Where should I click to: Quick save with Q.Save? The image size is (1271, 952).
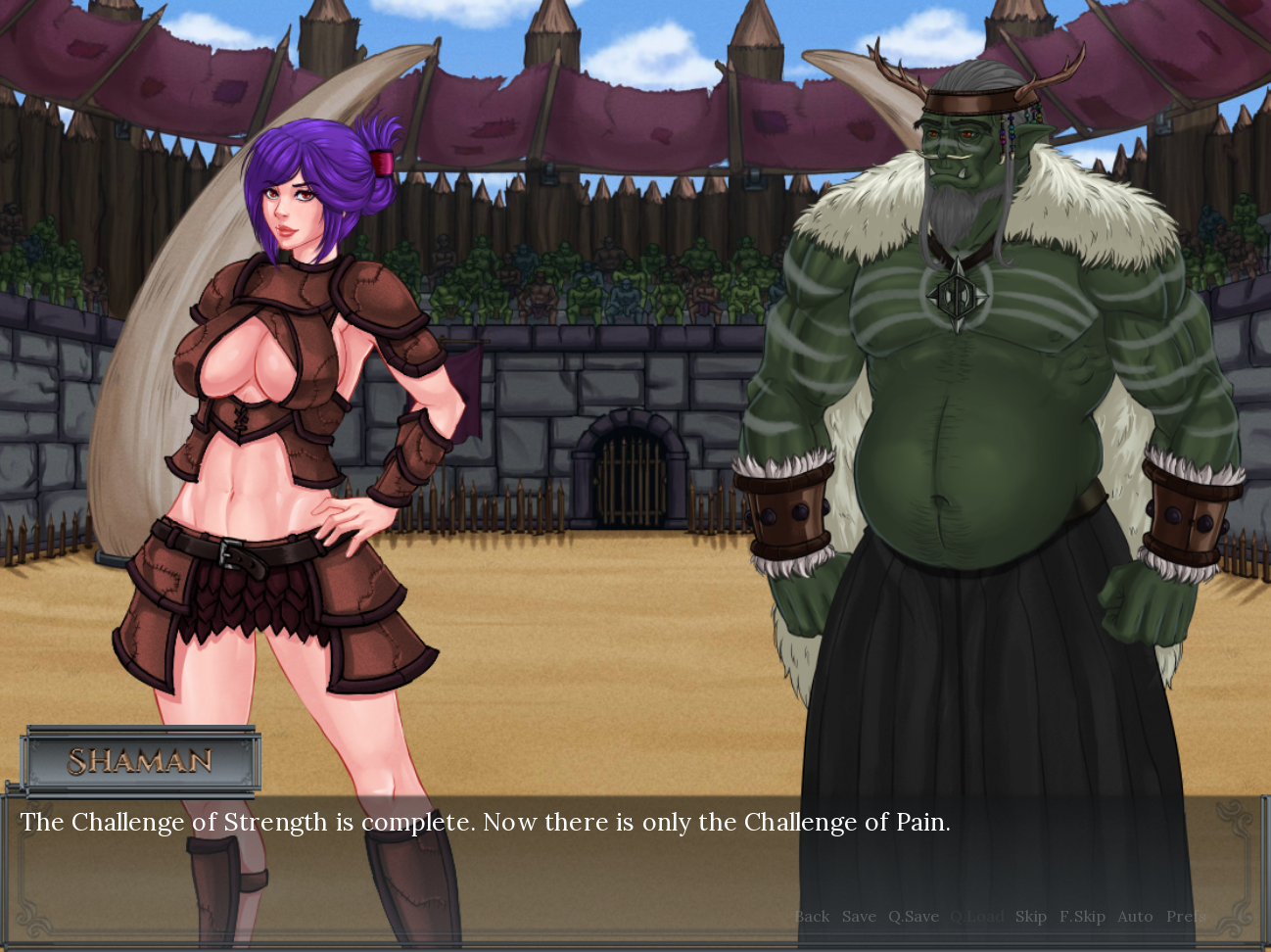[x=913, y=917]
